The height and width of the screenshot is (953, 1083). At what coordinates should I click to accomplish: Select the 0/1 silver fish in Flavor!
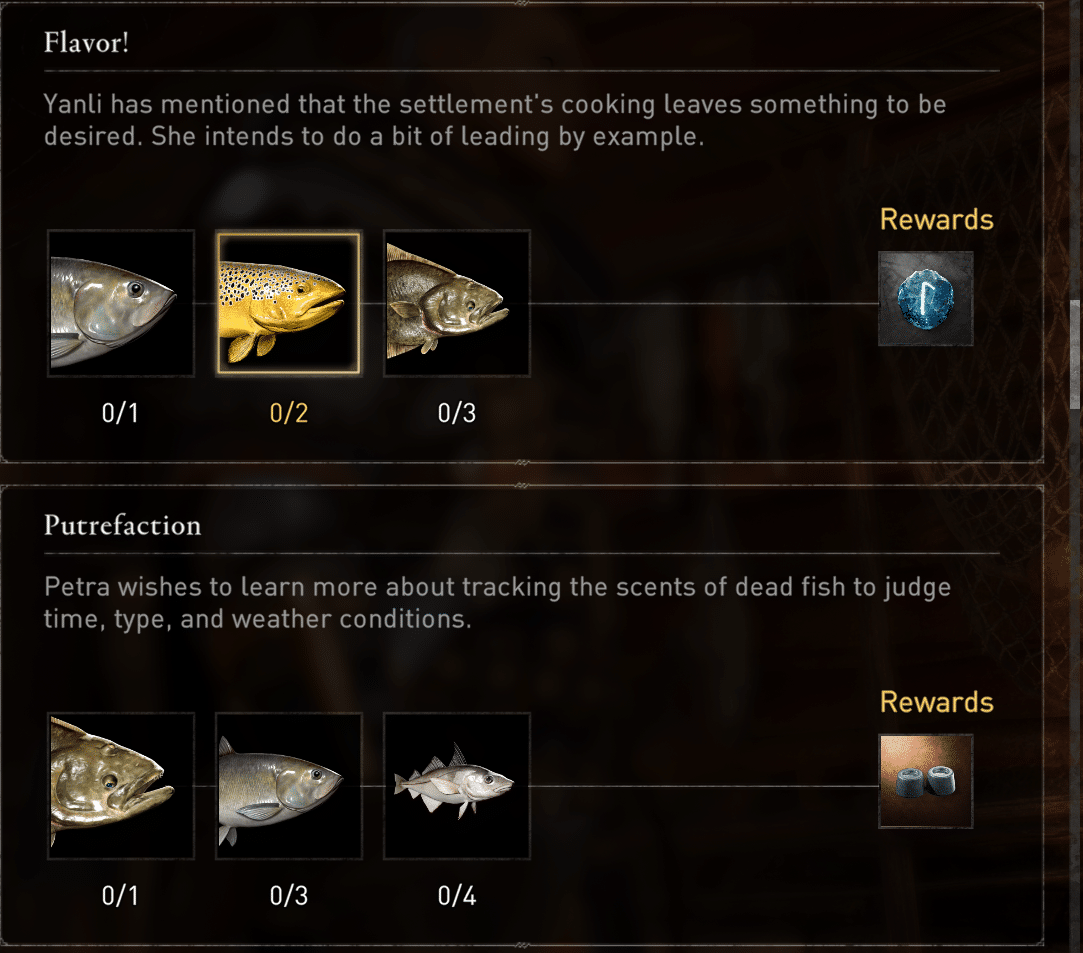(x=120, y=304)
